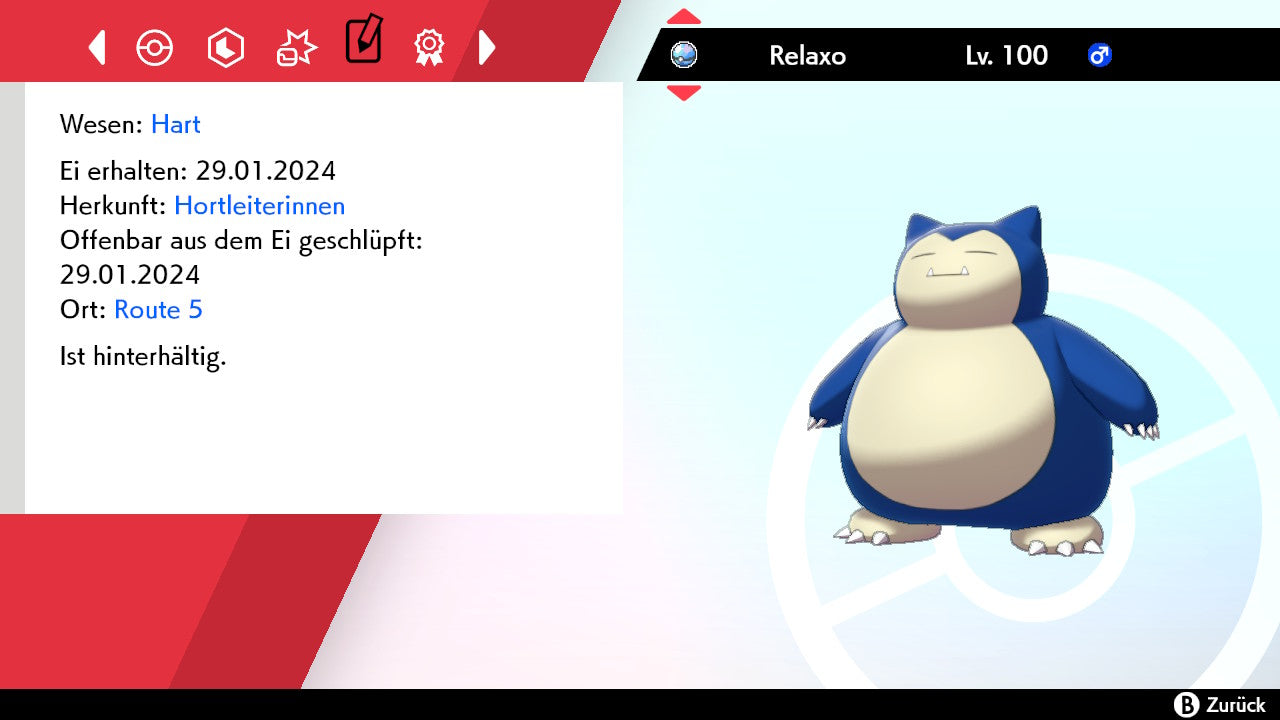The width and height of the screenshot is (1280, 720).
Task: Switch to the hexagon stats tab
Action: click(225, 47)
